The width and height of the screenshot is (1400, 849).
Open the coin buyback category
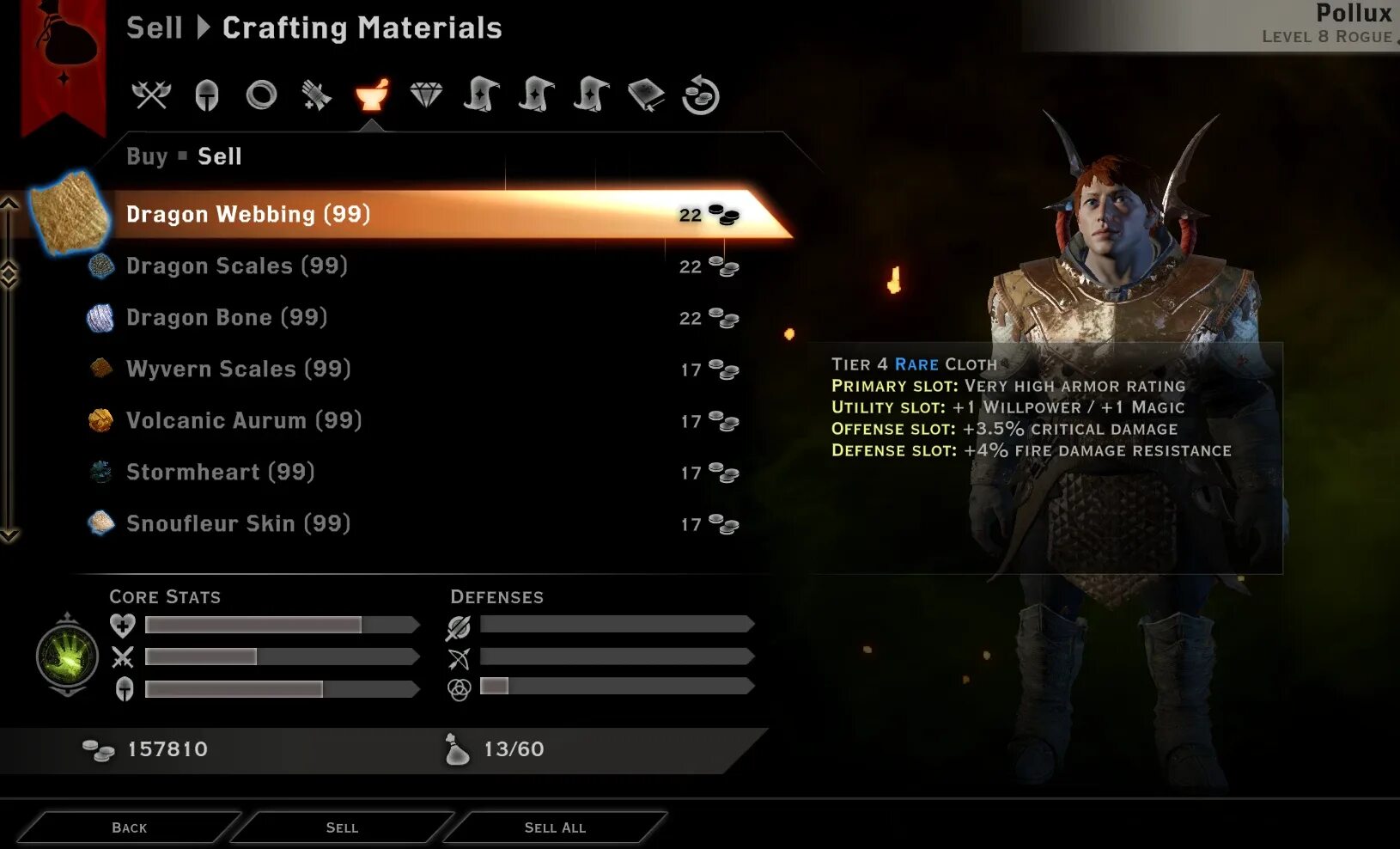[x=701, y=95]
